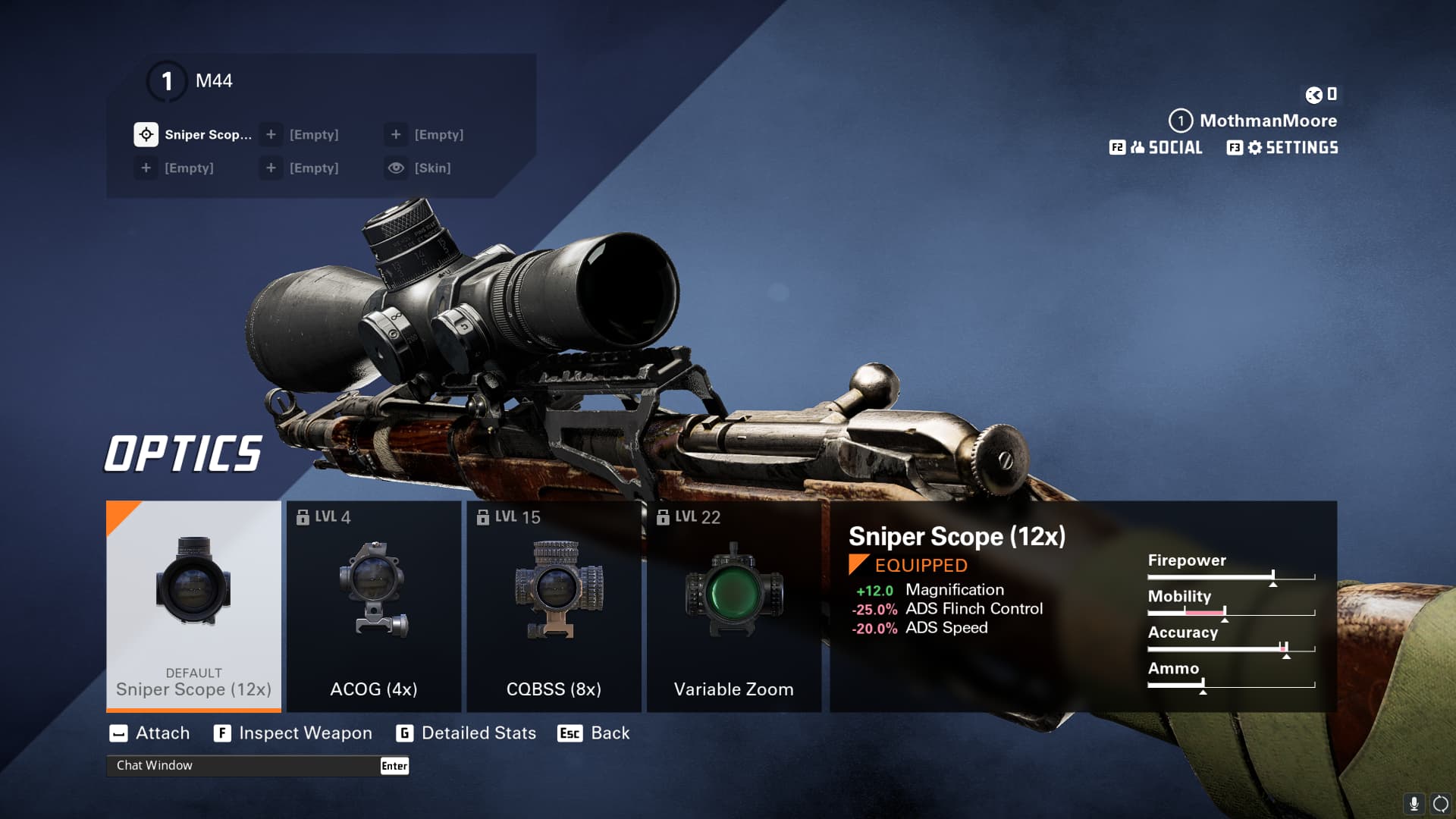Focus the Chat Window input box

pos(243,765)
